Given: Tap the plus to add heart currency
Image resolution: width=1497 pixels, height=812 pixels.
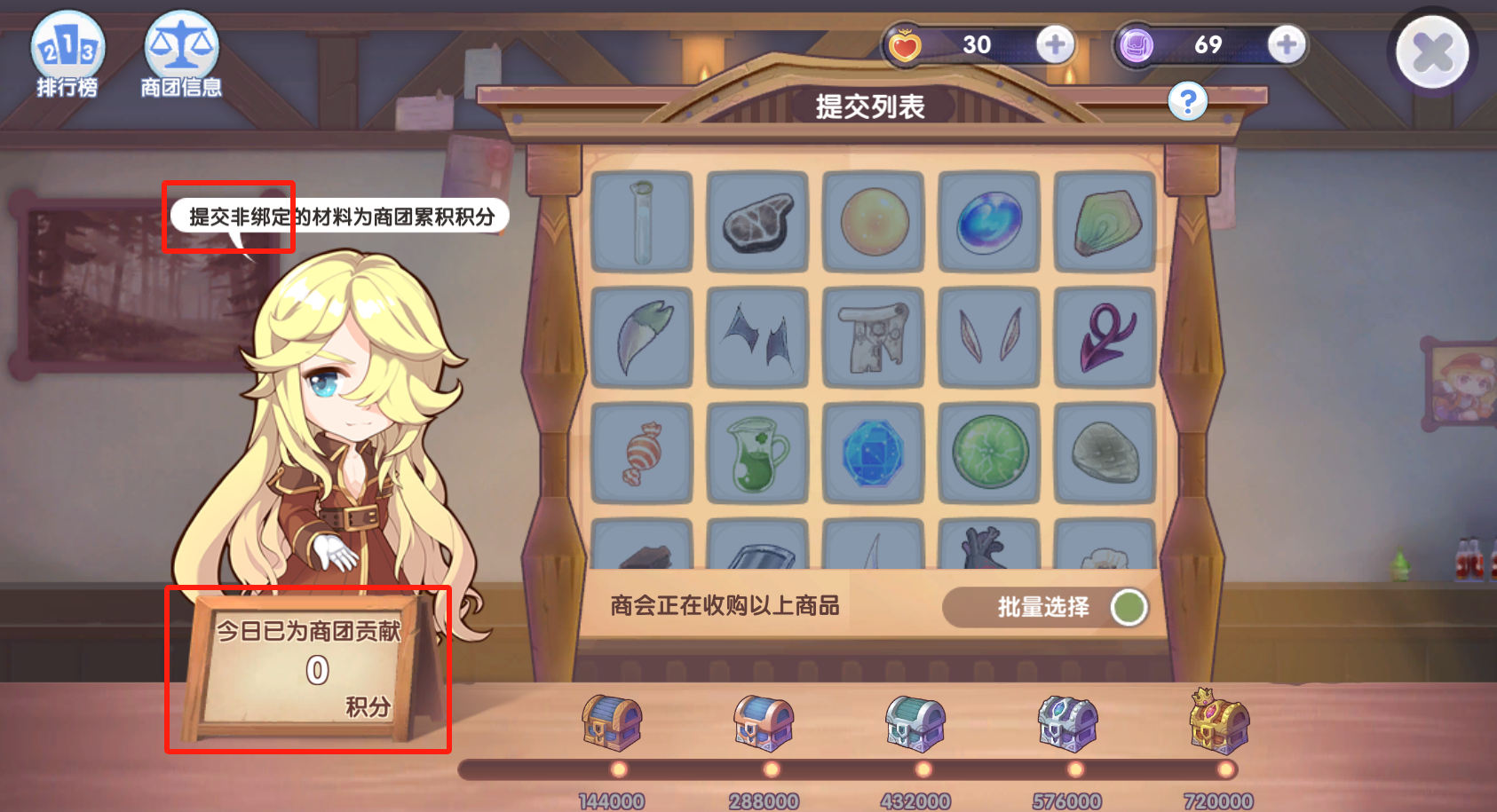Looking at the screenshot, I should coord(1056,44).
